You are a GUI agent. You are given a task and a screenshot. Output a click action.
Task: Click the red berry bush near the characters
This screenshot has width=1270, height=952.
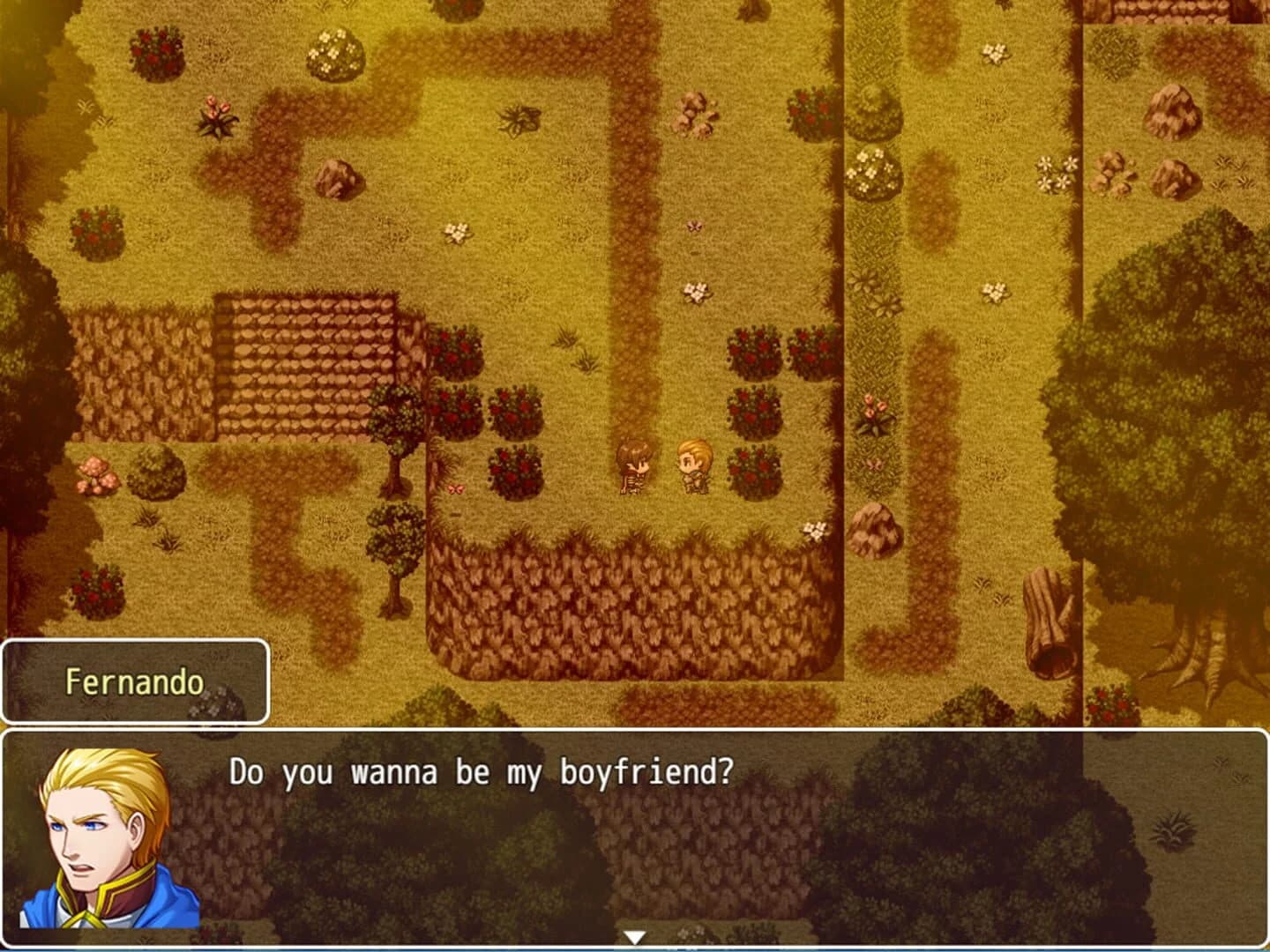click(752, 467)
